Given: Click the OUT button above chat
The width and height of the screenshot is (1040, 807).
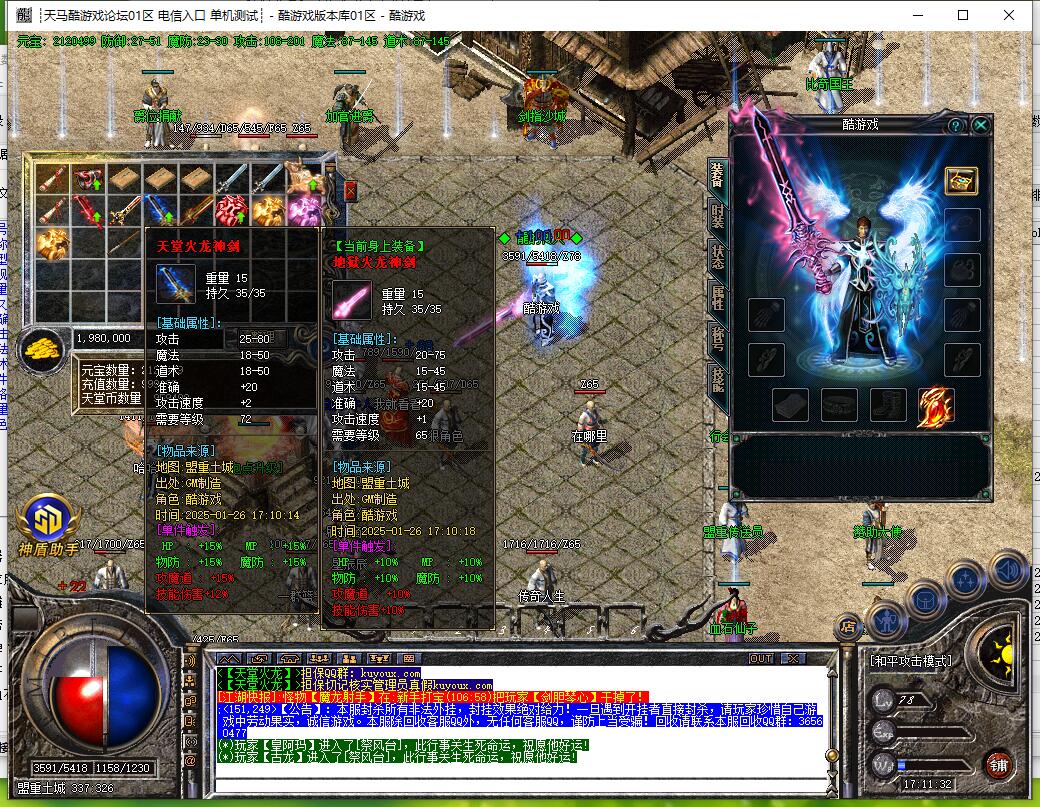Looking at the screenshot, I should (x=761, y=658).
